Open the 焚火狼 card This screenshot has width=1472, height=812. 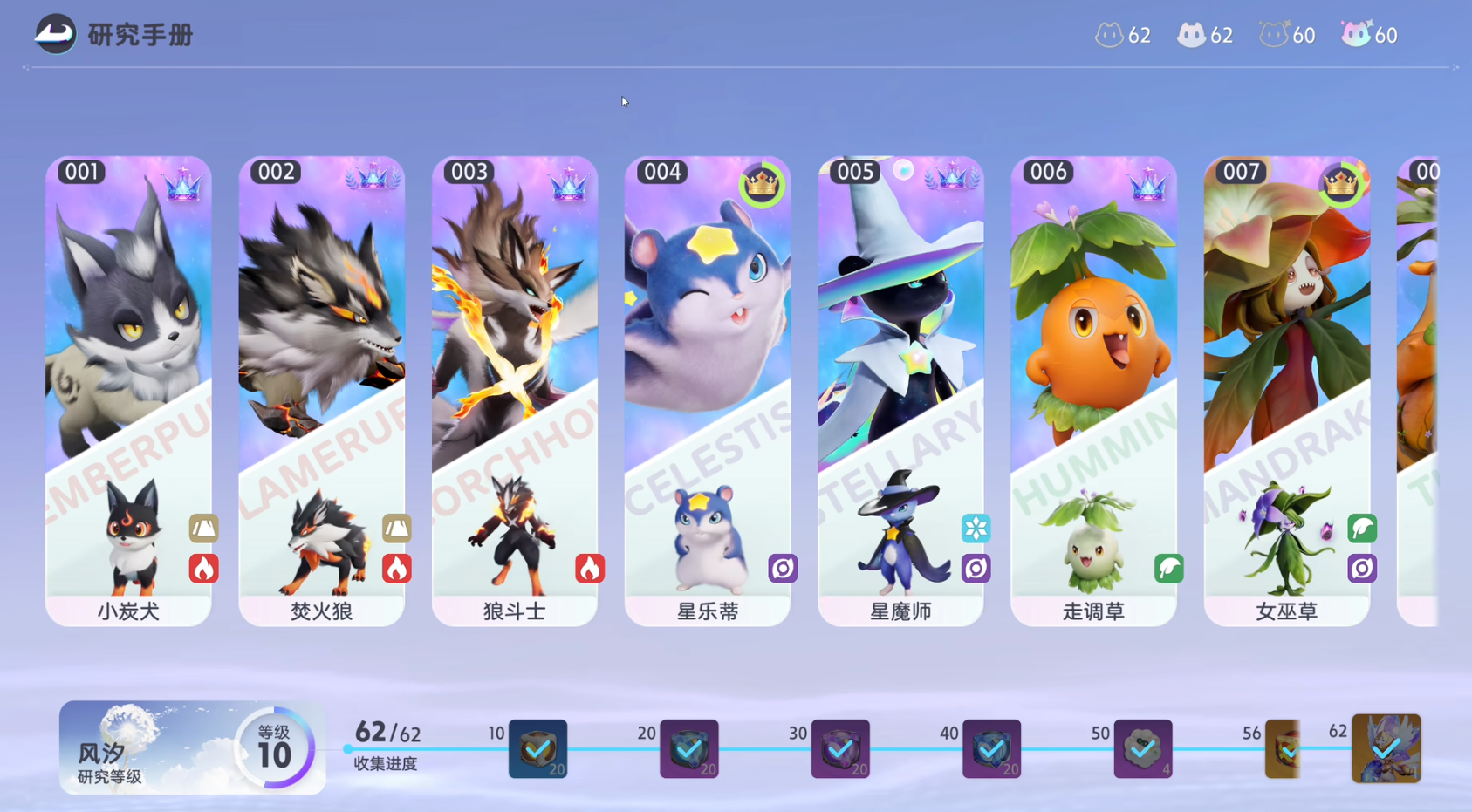321,391
